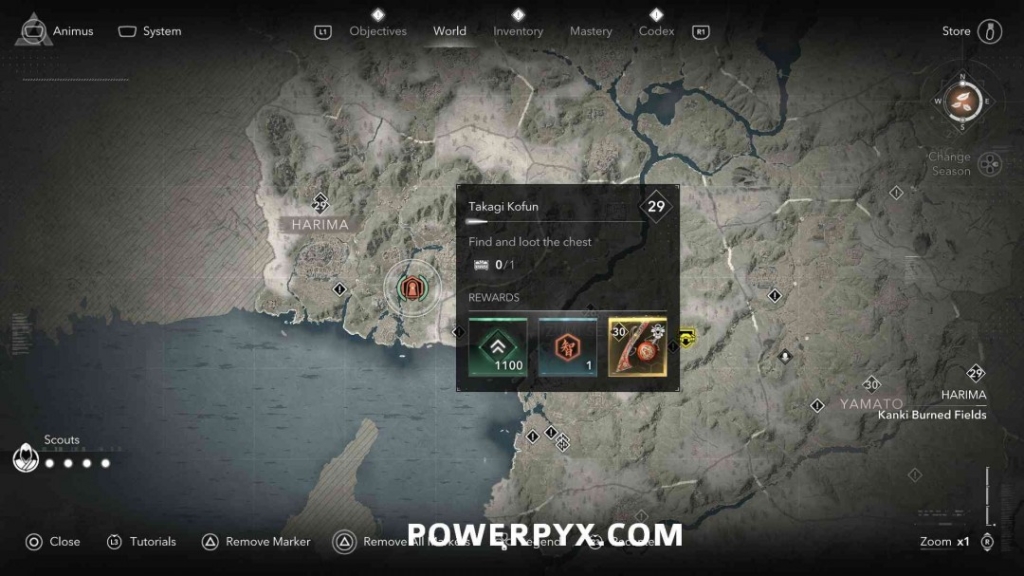Choose the knowledge point reward tile

[x=567, y=346]
